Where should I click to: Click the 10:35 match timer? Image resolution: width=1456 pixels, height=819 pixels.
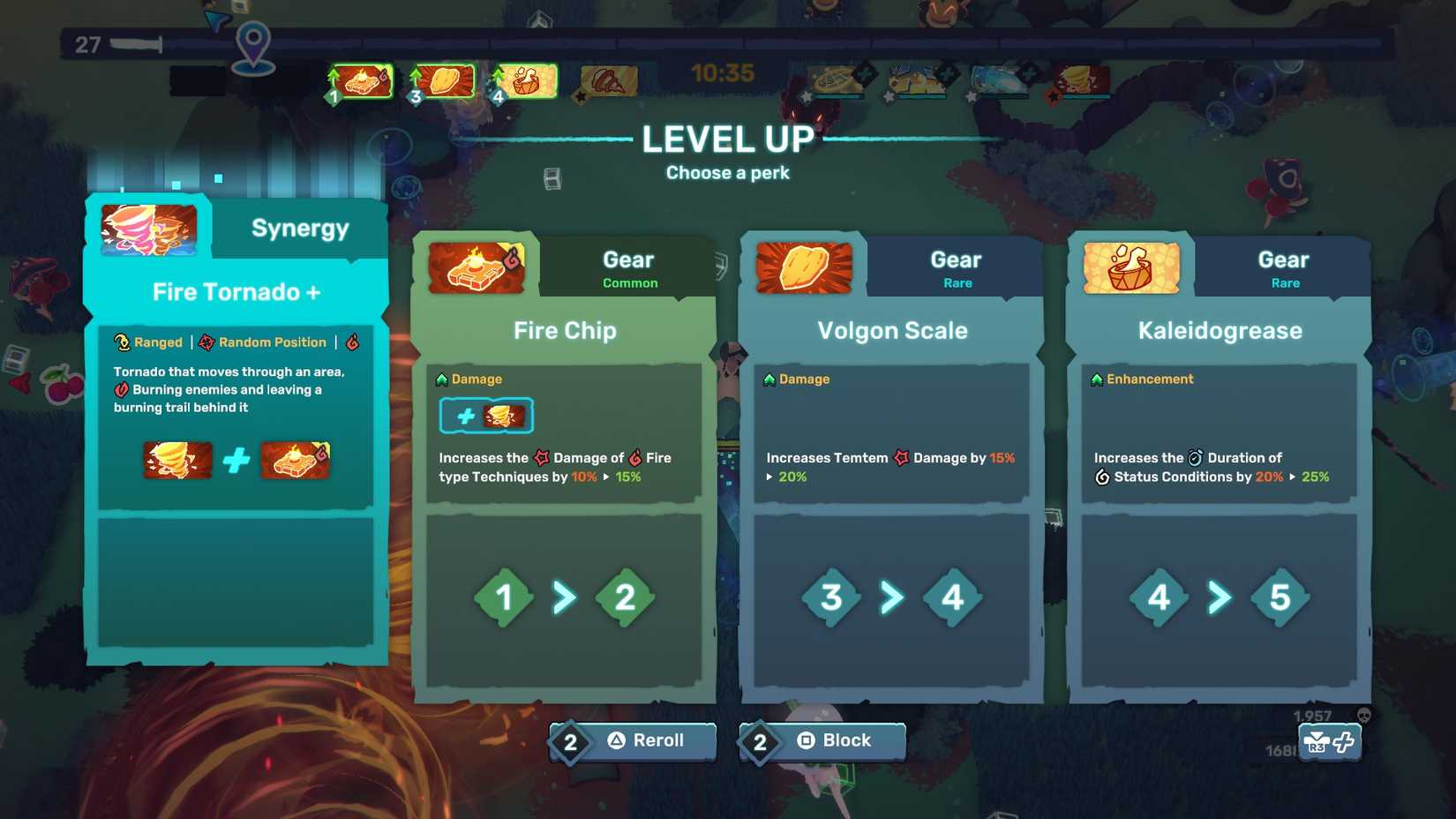724,73
